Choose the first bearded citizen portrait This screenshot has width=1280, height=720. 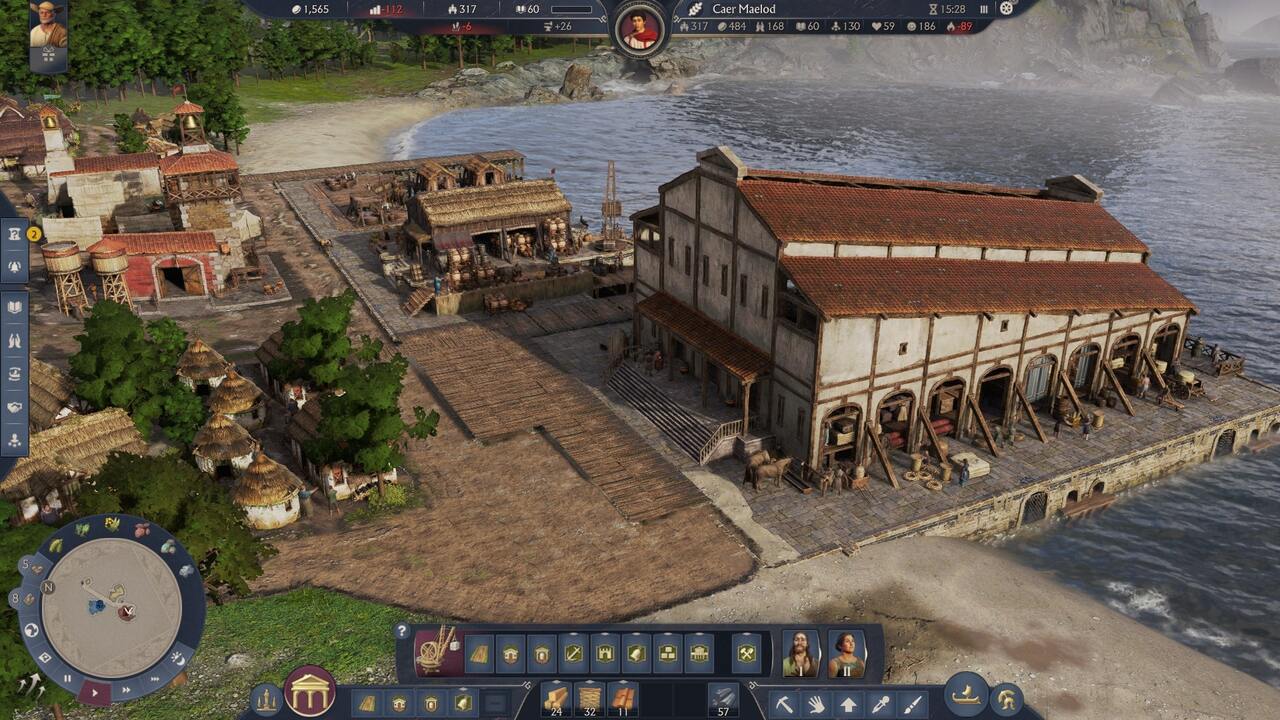[x=800, y=653]
